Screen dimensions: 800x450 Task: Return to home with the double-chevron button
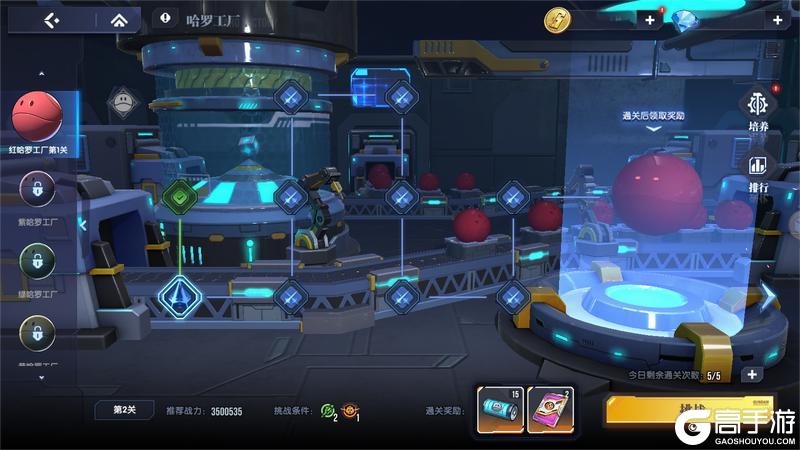click(x=119, y=19)
